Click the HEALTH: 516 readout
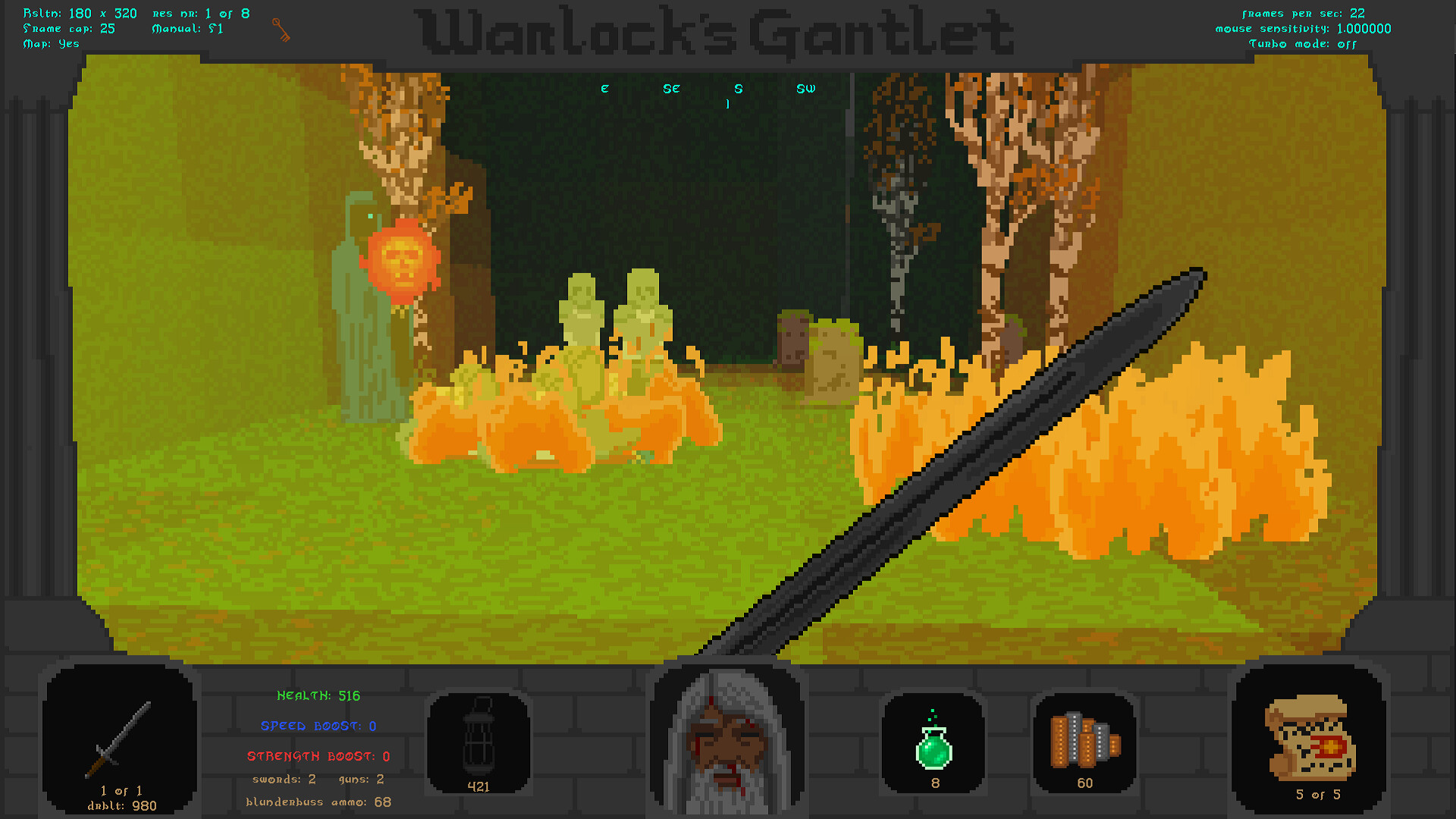The image size is (1456, 819). tap(318, 695)
